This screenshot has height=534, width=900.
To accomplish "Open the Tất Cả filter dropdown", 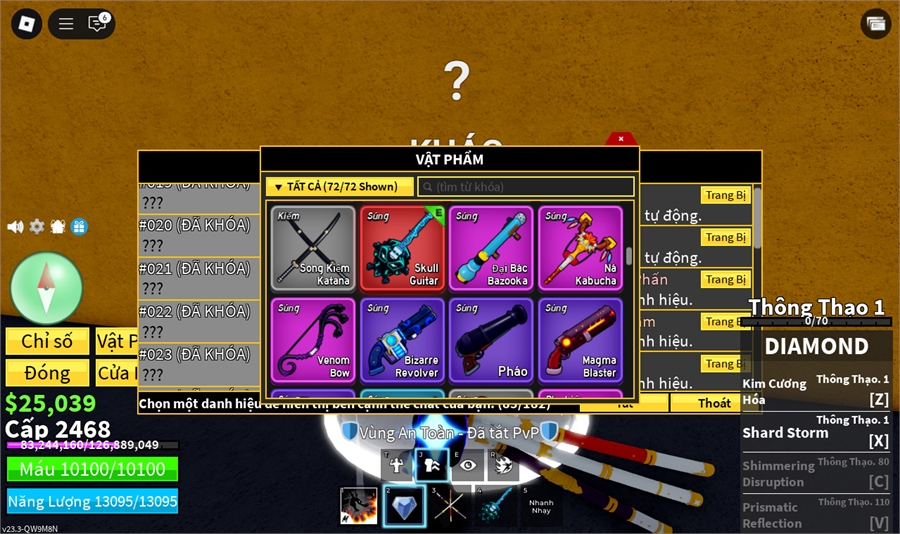I will click(339, 187).
